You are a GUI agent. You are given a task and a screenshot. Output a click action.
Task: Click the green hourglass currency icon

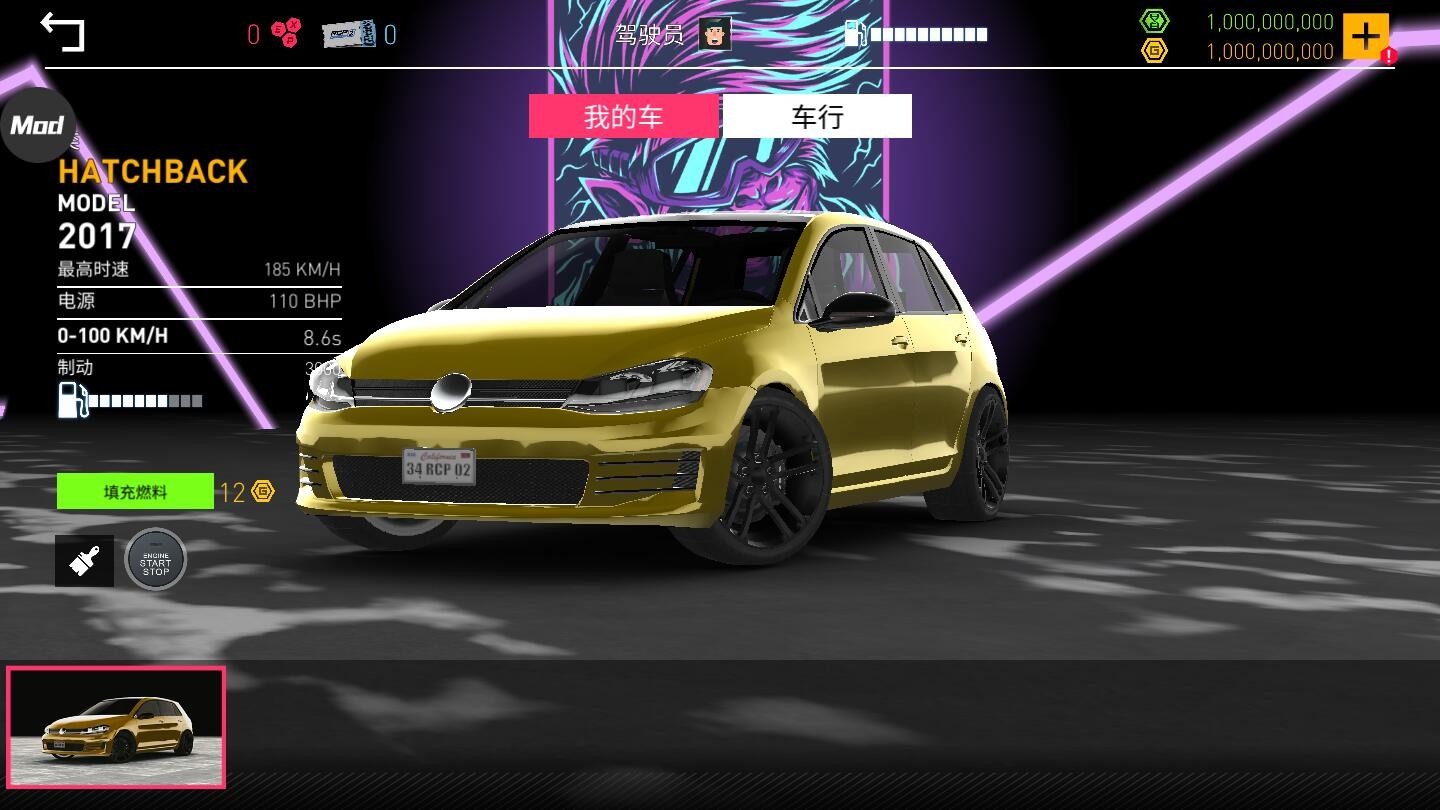tap(1155, 20)
